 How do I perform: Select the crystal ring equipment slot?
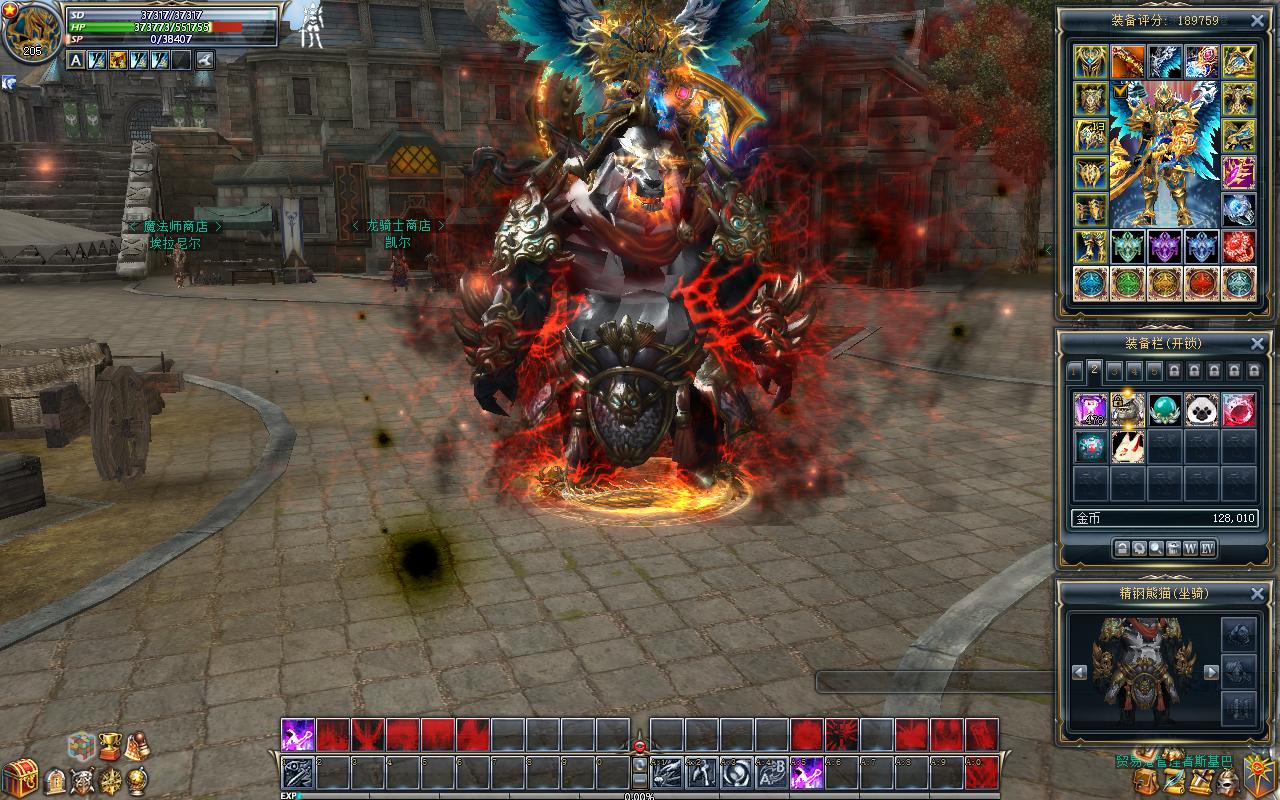pos(1239,210)
